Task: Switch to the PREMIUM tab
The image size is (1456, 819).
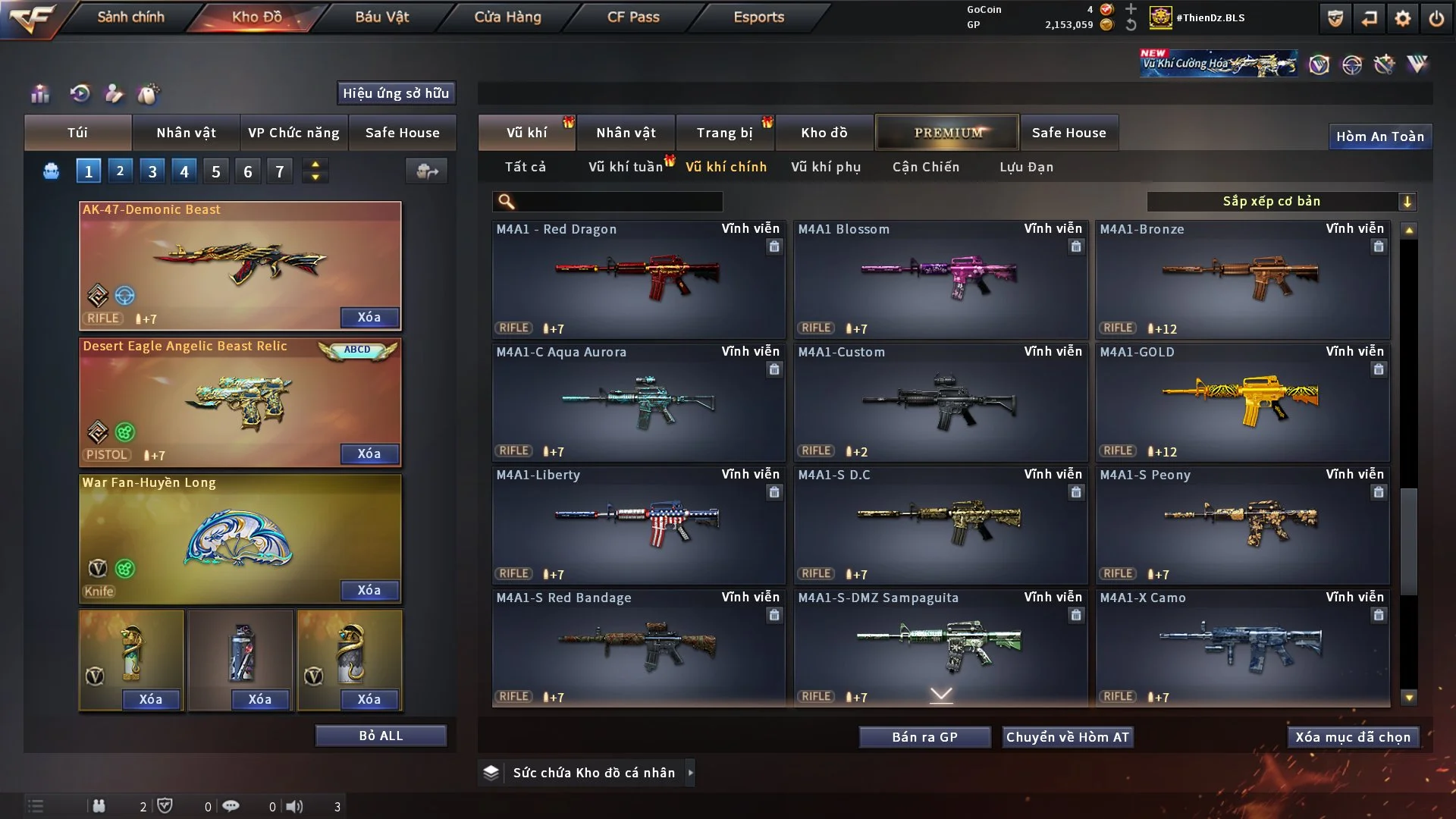Action: tap(948, 133)
